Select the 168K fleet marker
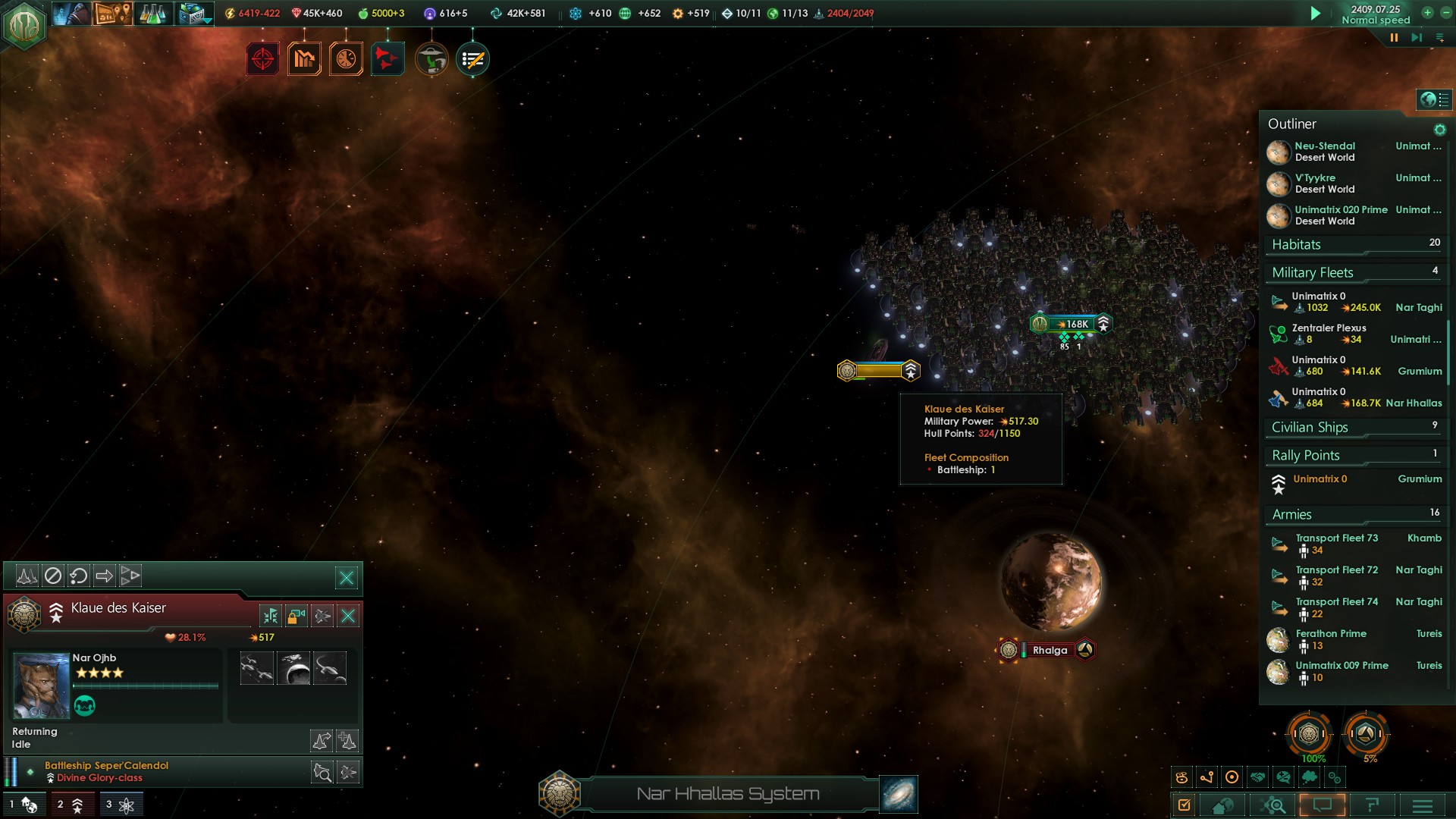Viewport: 1456px width, 819px height. 1073,324
